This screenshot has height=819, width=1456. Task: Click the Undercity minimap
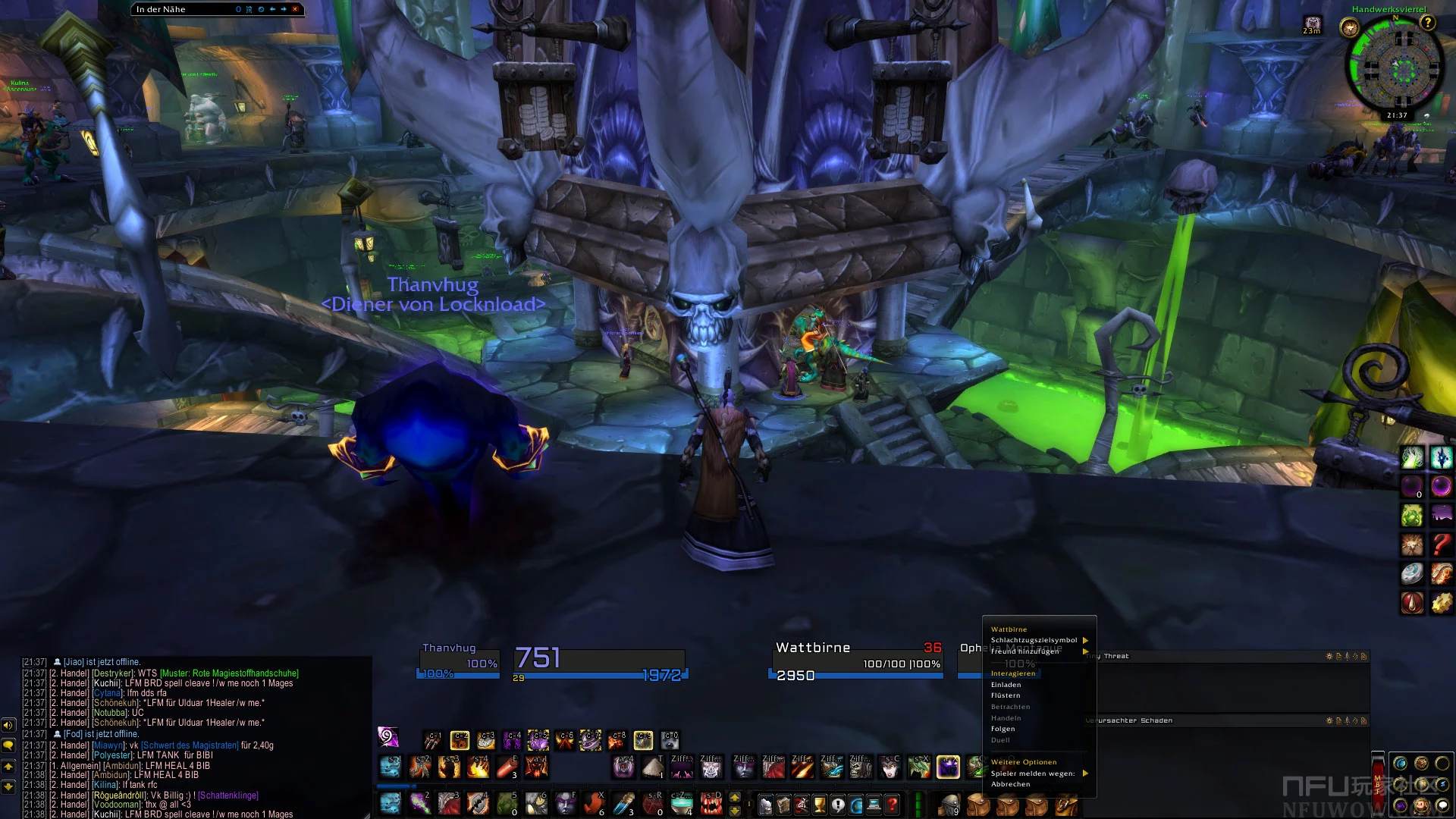1395,68
